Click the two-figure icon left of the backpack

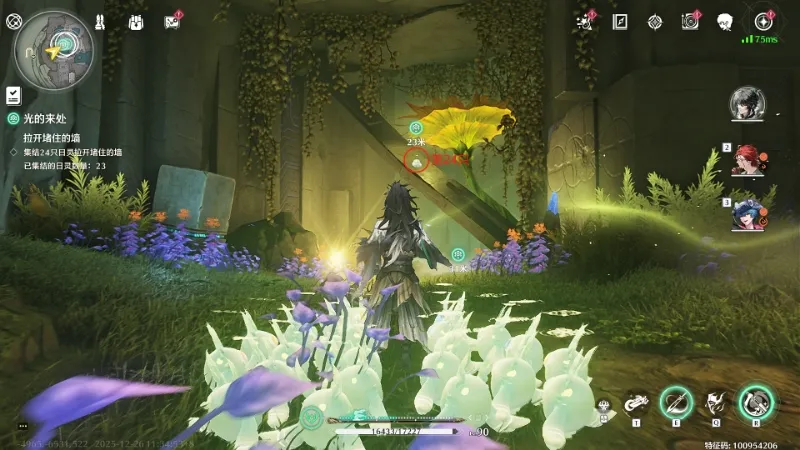(100, 21)
